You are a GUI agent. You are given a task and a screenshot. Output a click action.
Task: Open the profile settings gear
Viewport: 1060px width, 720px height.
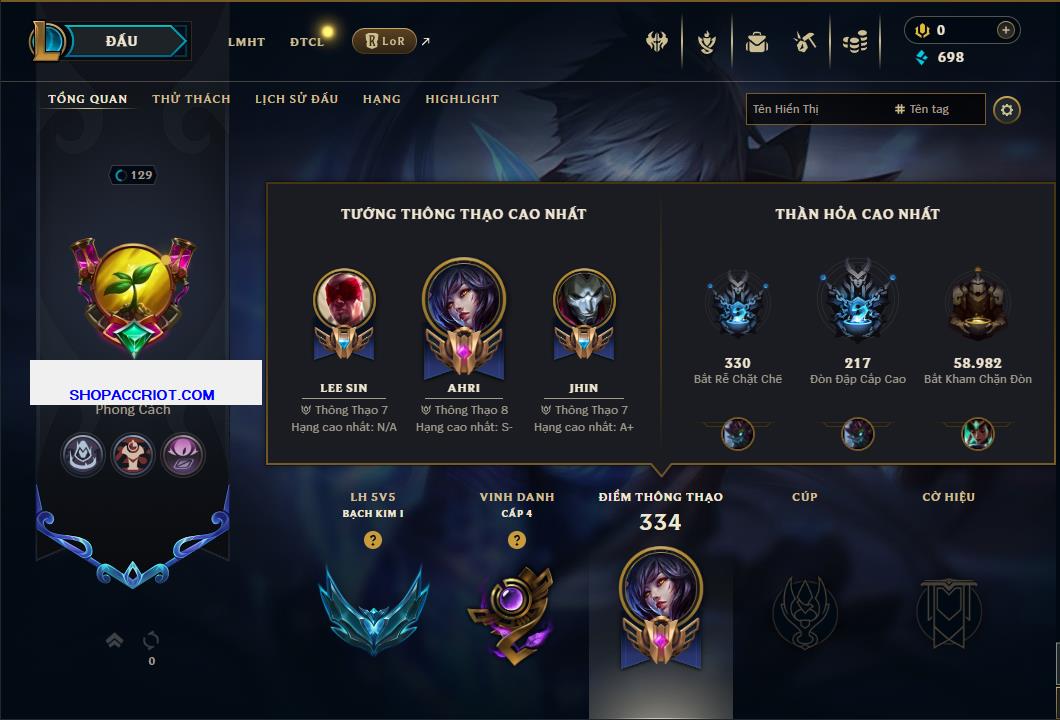1007,109
